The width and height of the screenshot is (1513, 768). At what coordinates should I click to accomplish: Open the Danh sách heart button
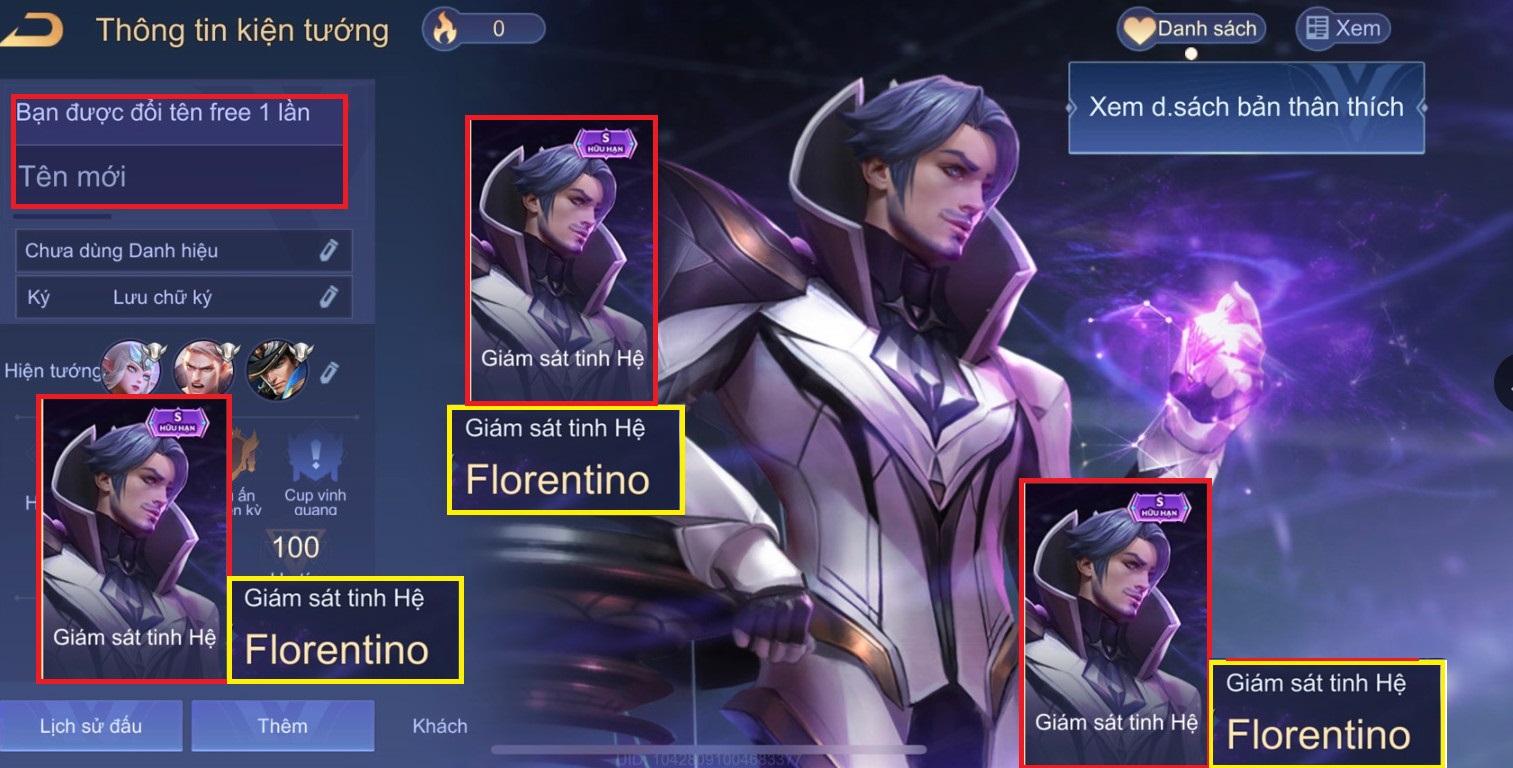[x=1191, y=29]
